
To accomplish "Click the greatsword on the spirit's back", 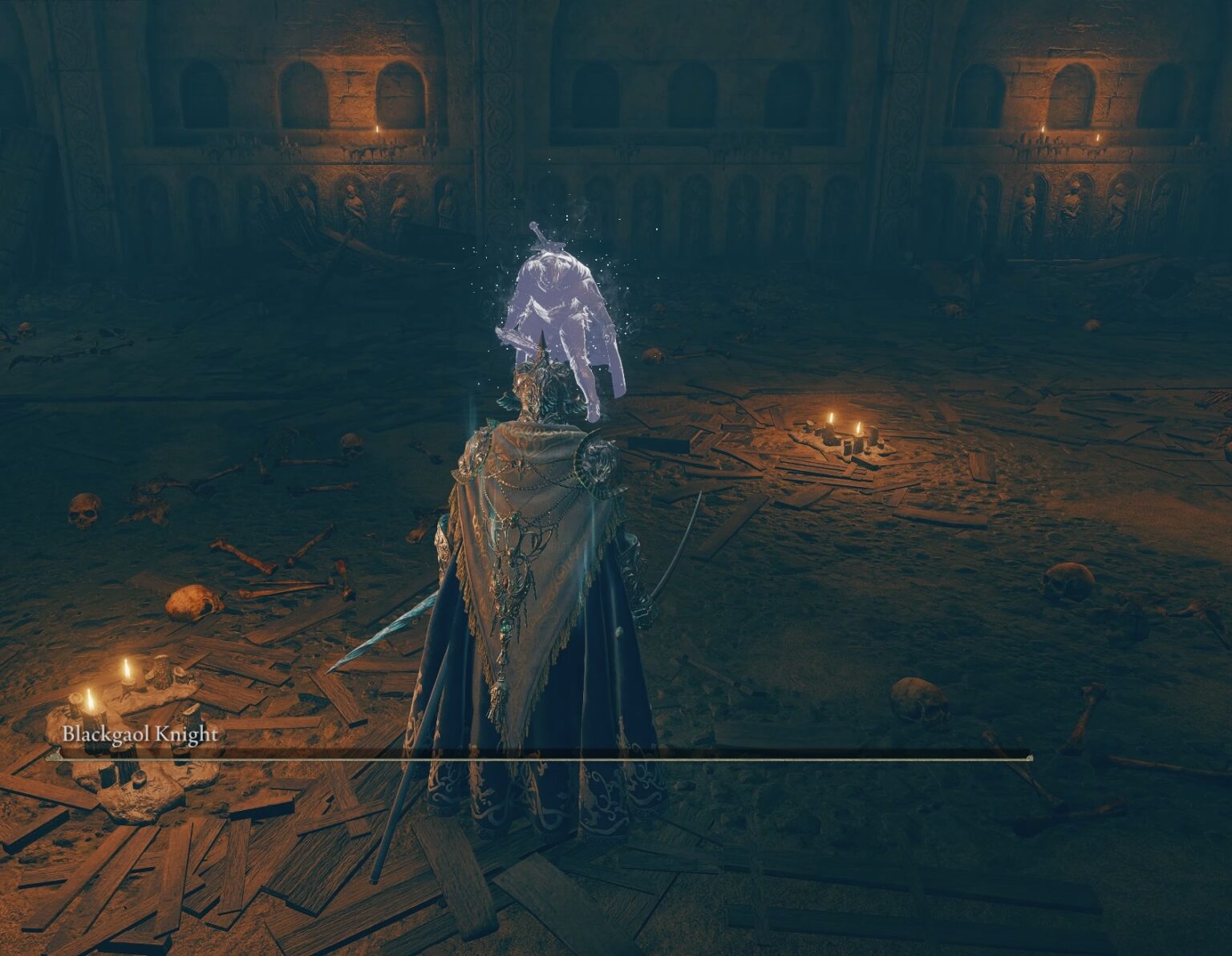I will (544, 237).
